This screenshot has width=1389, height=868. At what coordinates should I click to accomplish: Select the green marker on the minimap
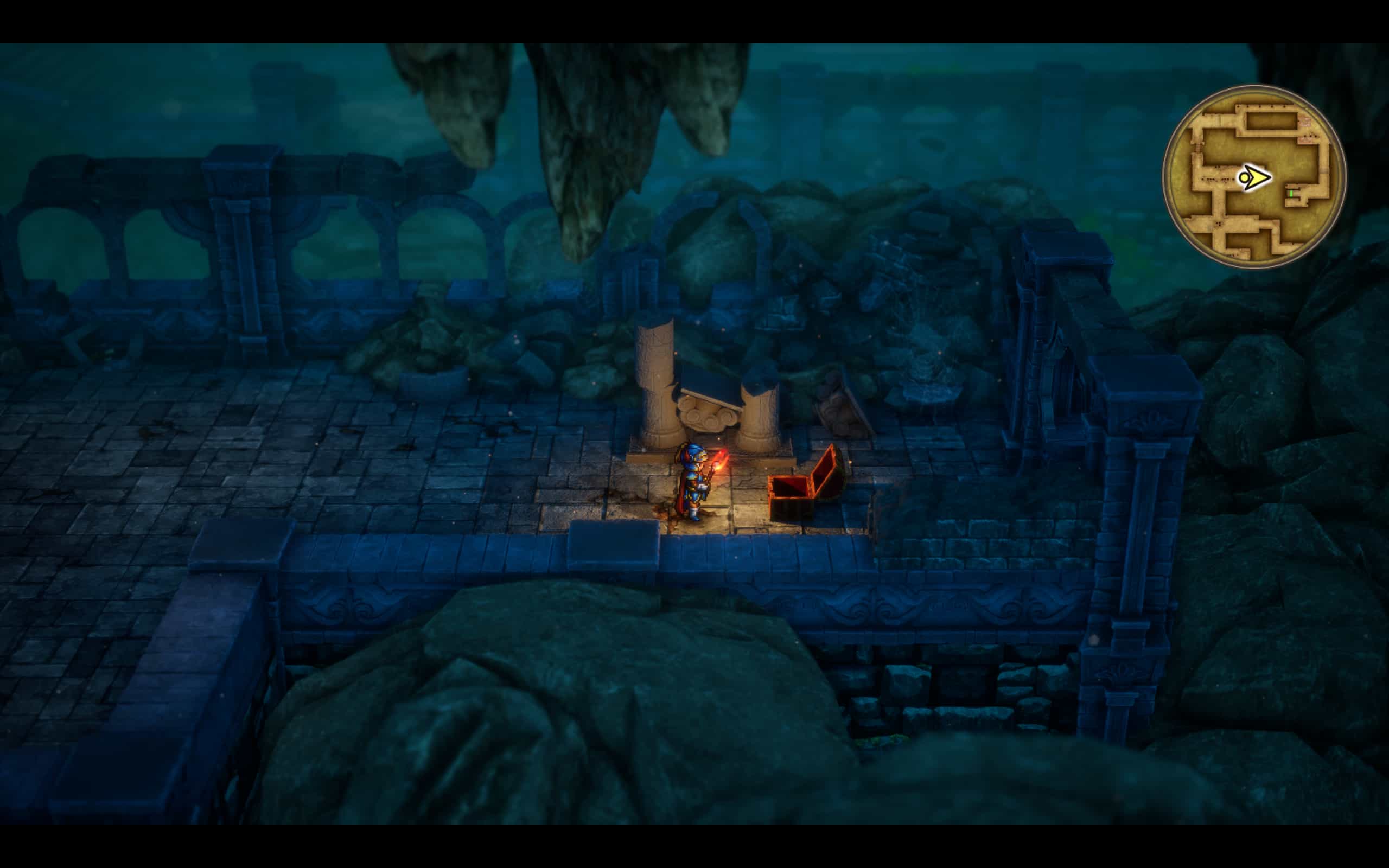pos(1291,194)
